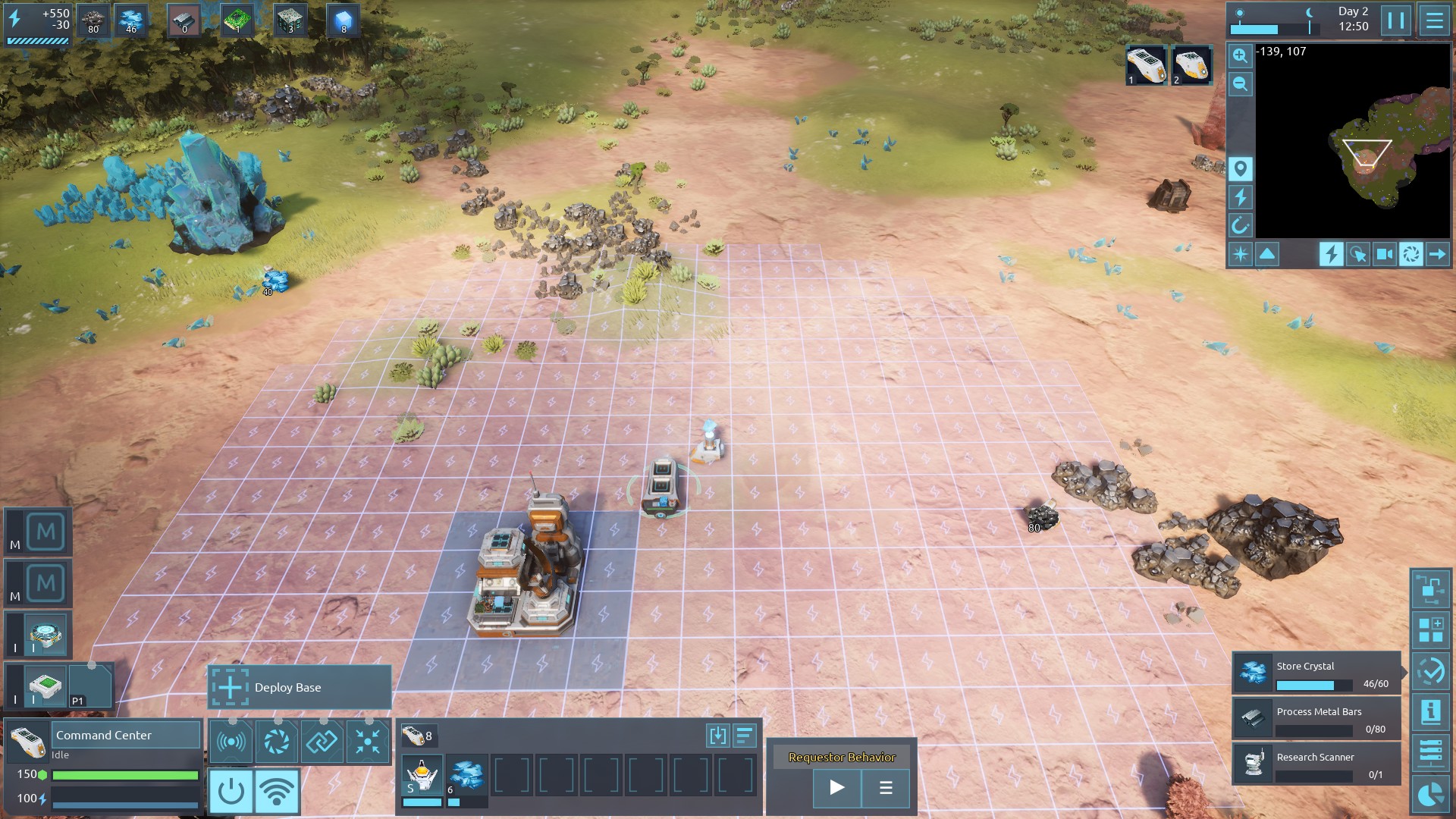1456x819 pixels.
Task: Play the Requestor Behavior
Action: [x=836, y=787]
